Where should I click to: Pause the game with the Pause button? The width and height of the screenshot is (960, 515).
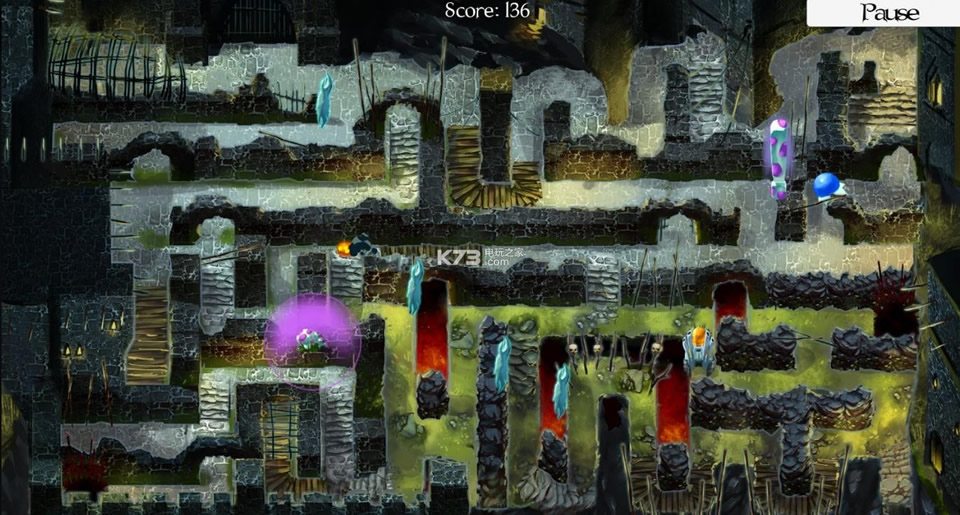tap(888, 13)
